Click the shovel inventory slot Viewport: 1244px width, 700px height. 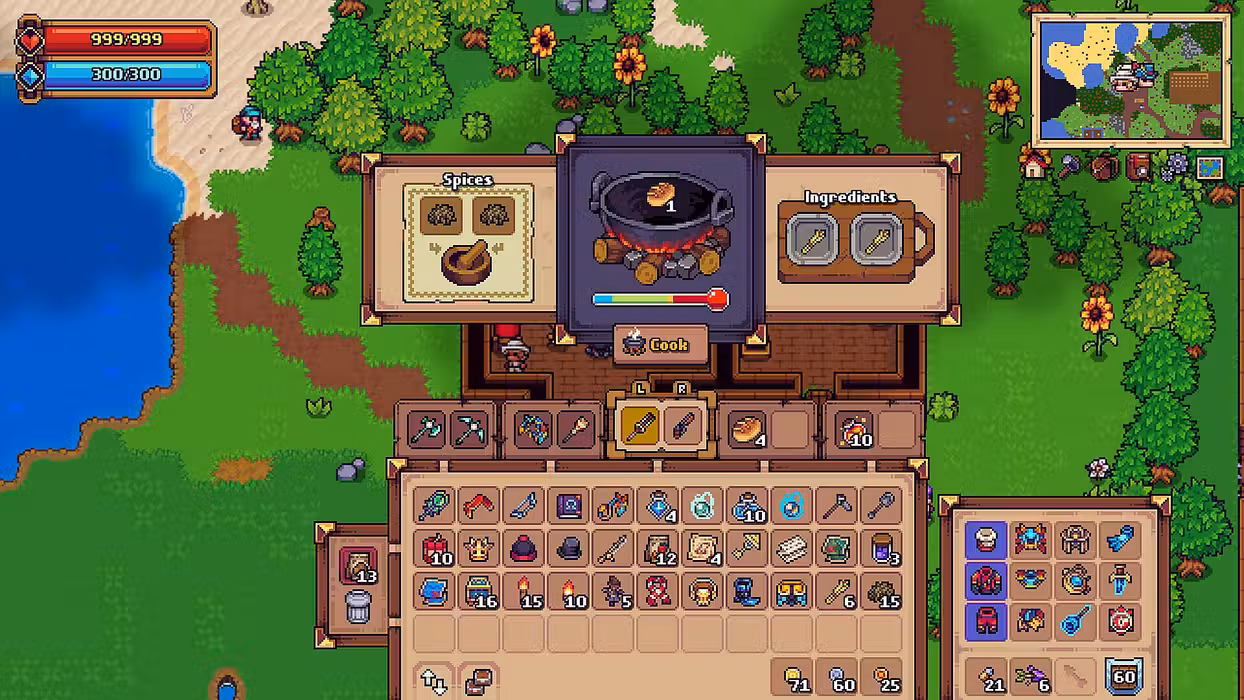pos(880,505)
